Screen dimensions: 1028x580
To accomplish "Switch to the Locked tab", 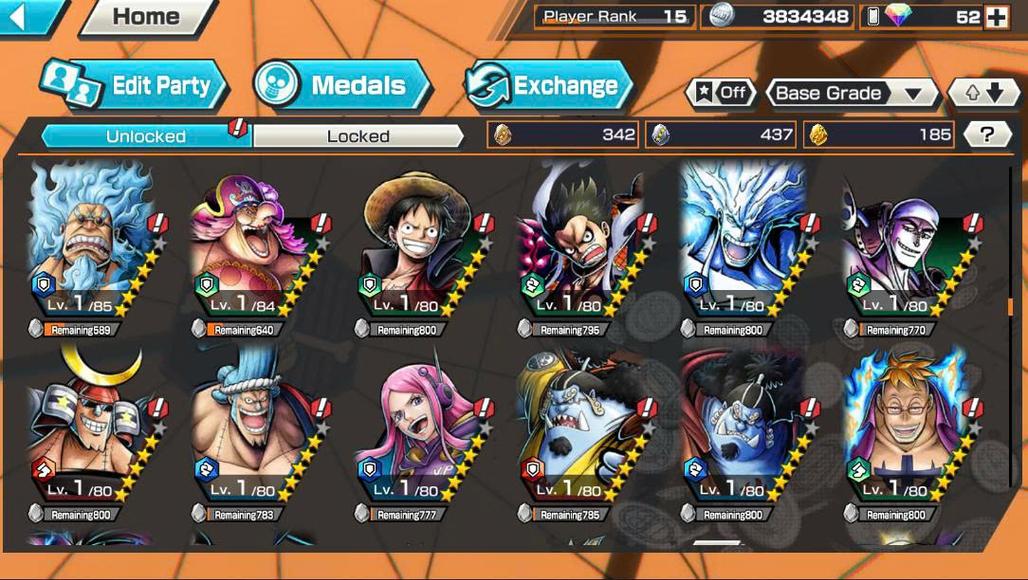I will [358, 136].
